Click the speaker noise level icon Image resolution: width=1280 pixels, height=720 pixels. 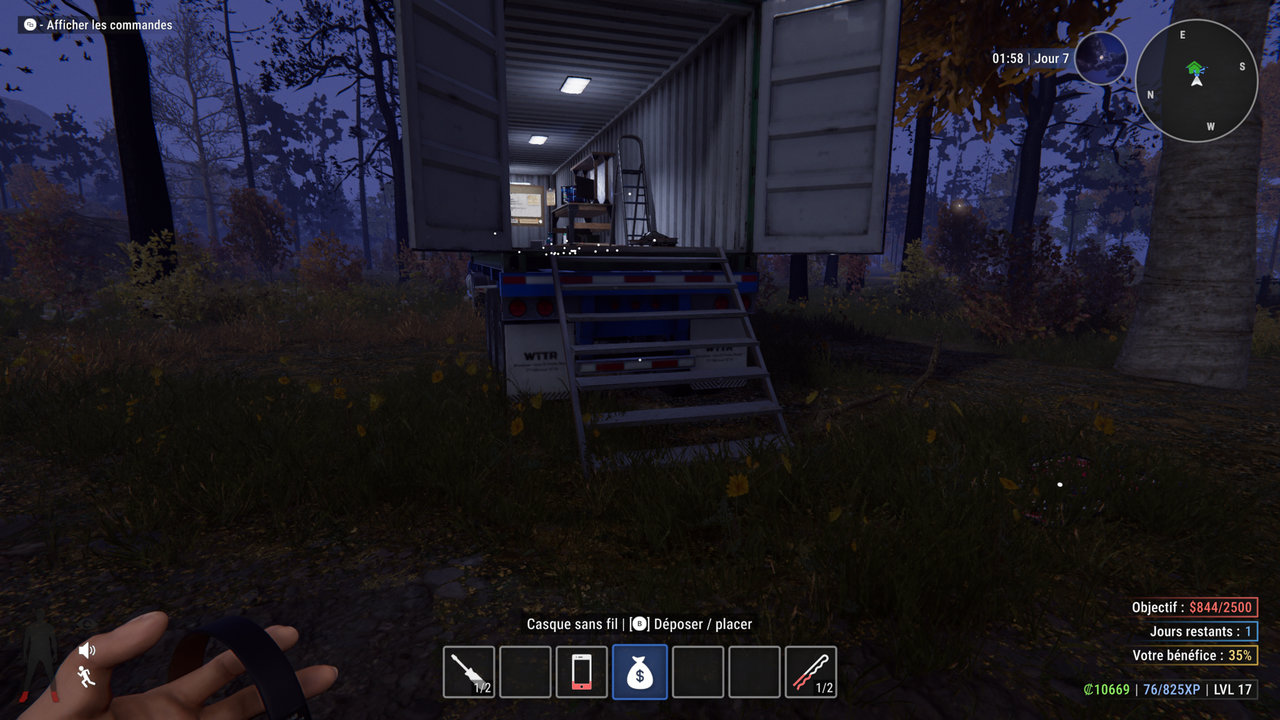pos(87,651)
